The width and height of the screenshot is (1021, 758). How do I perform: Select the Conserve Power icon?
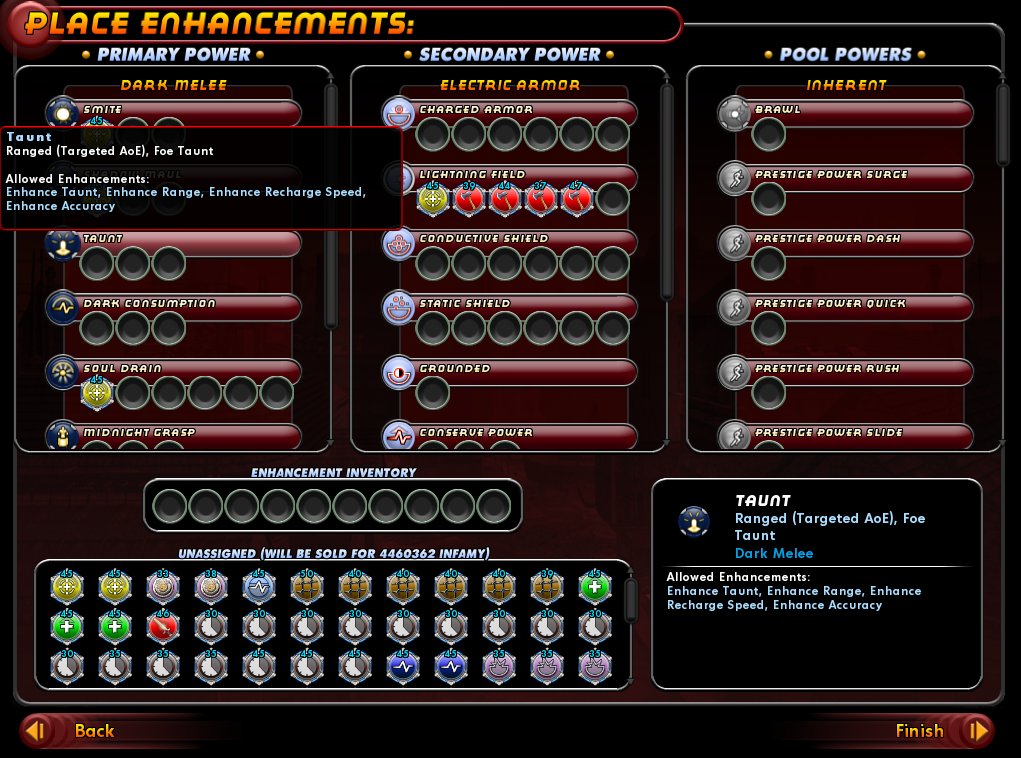(x=399, y=437)
